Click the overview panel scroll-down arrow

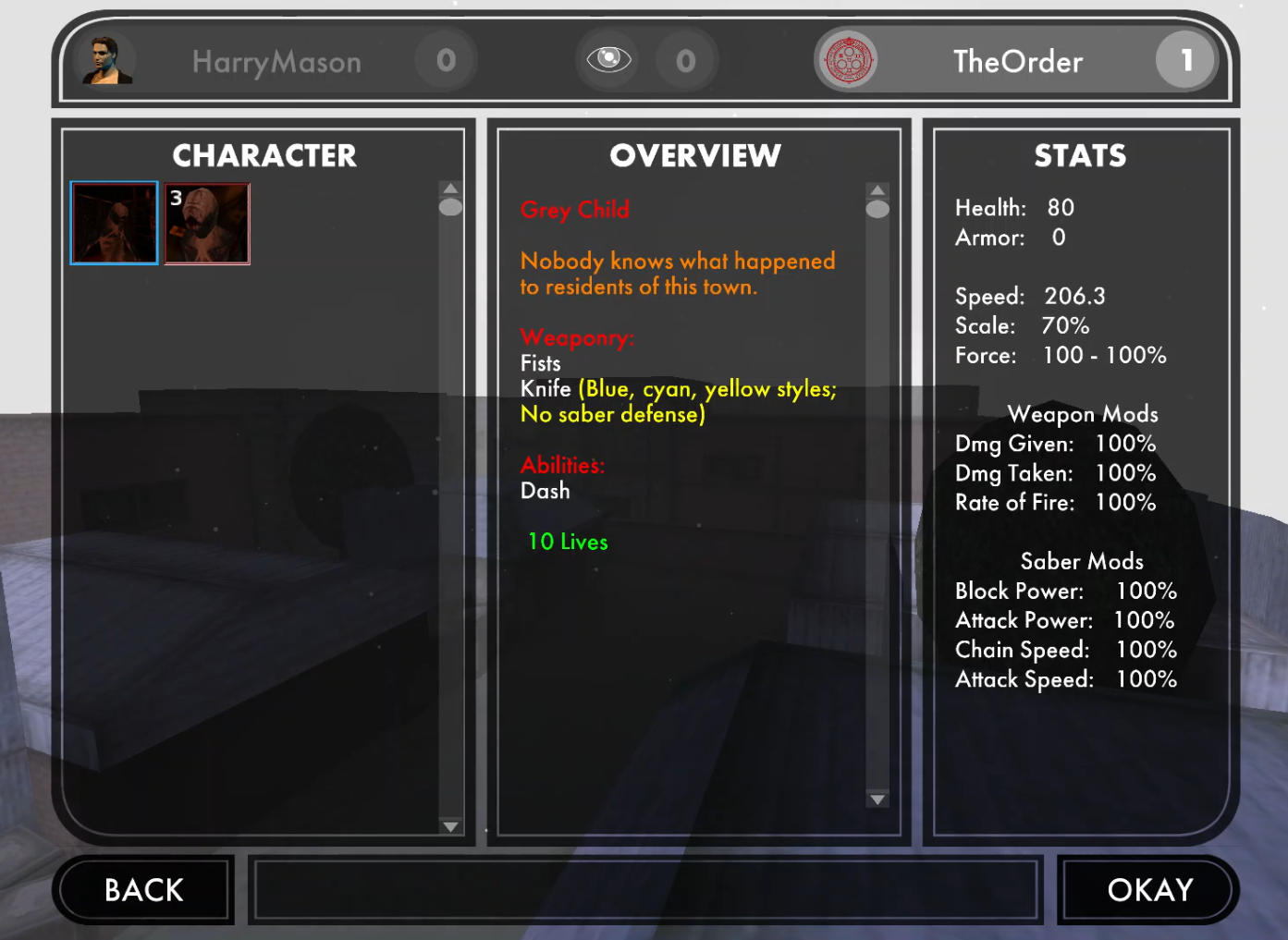(877, 800)
